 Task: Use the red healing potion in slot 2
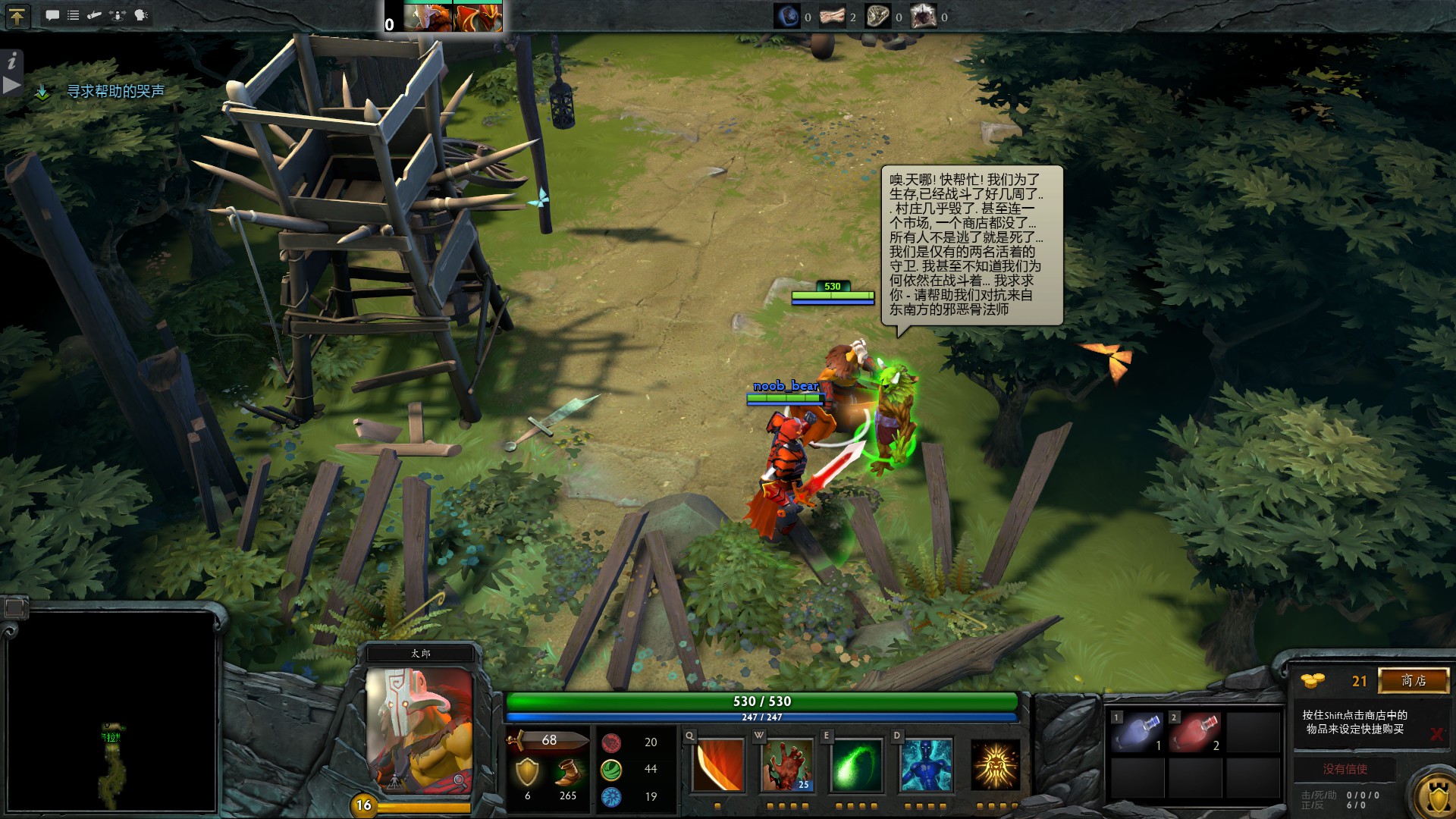(1194, 733)
